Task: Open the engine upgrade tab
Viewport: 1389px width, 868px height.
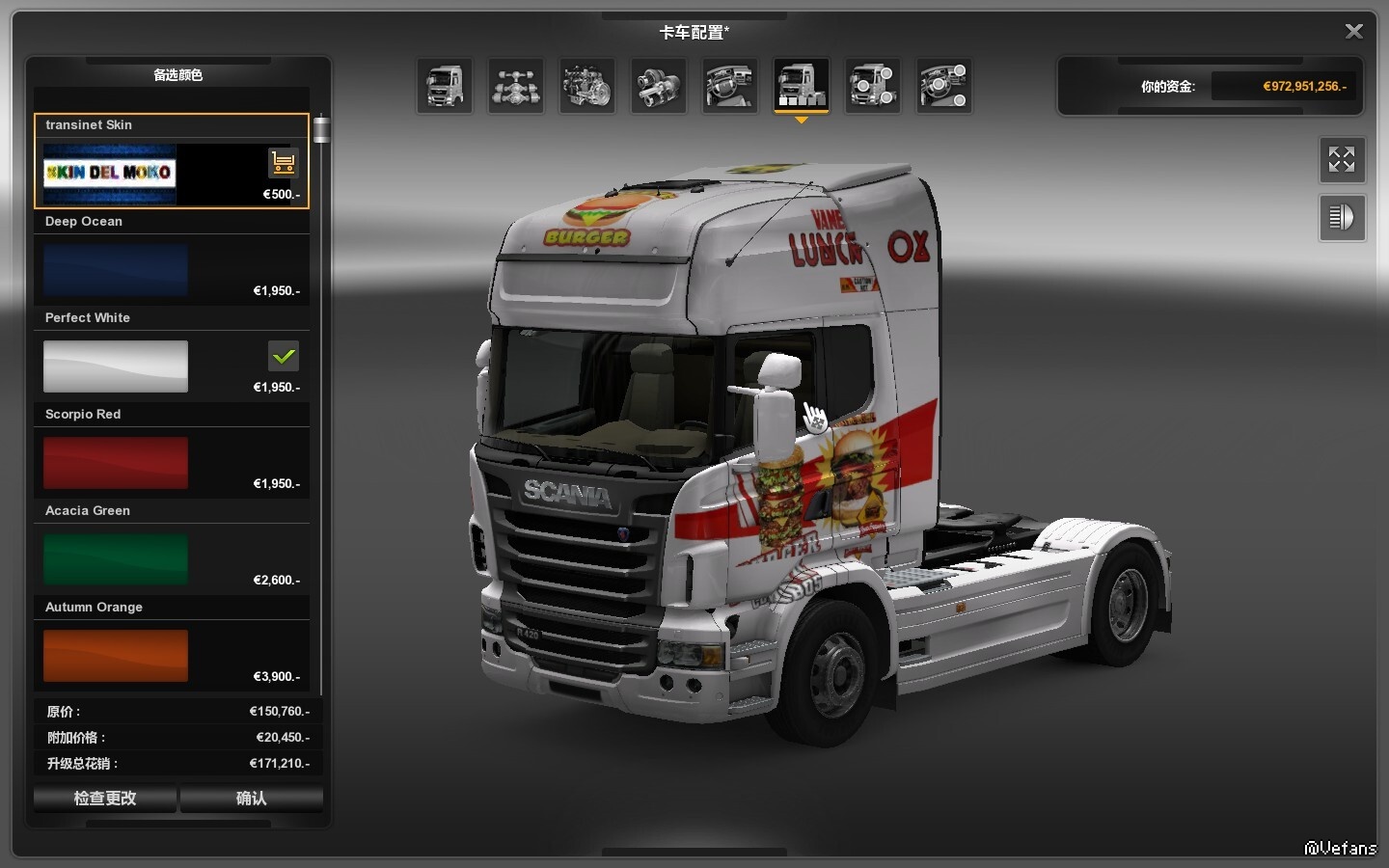Action: pyautogui.click(x=587, y=86)
